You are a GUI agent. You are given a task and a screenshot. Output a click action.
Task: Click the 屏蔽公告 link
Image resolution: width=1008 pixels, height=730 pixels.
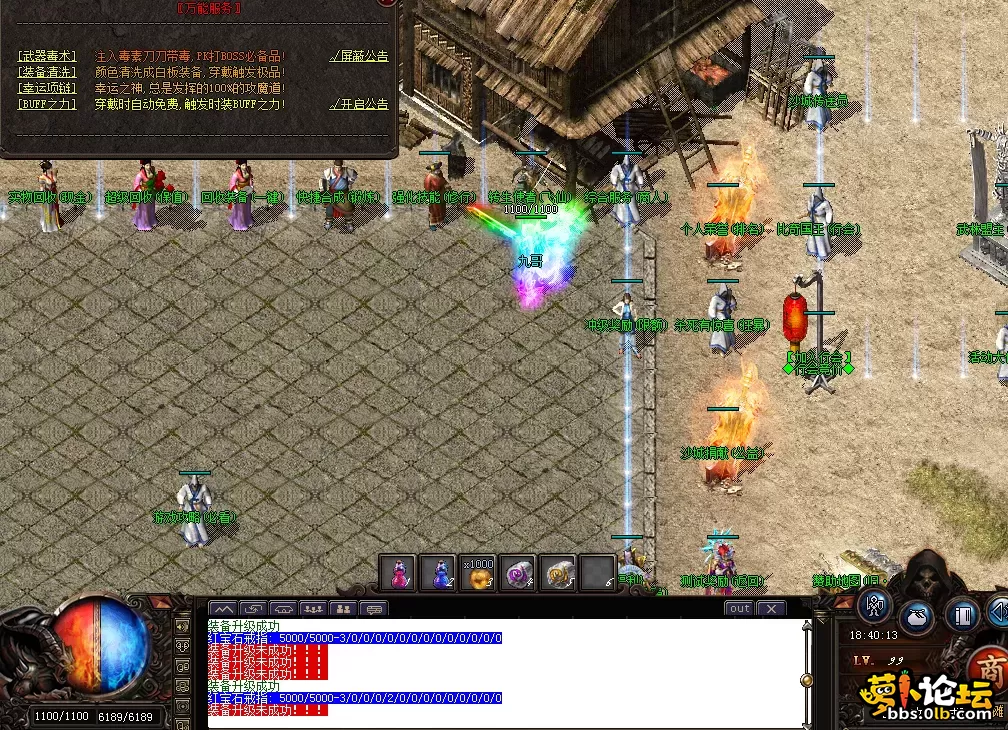tap(360, 57)
